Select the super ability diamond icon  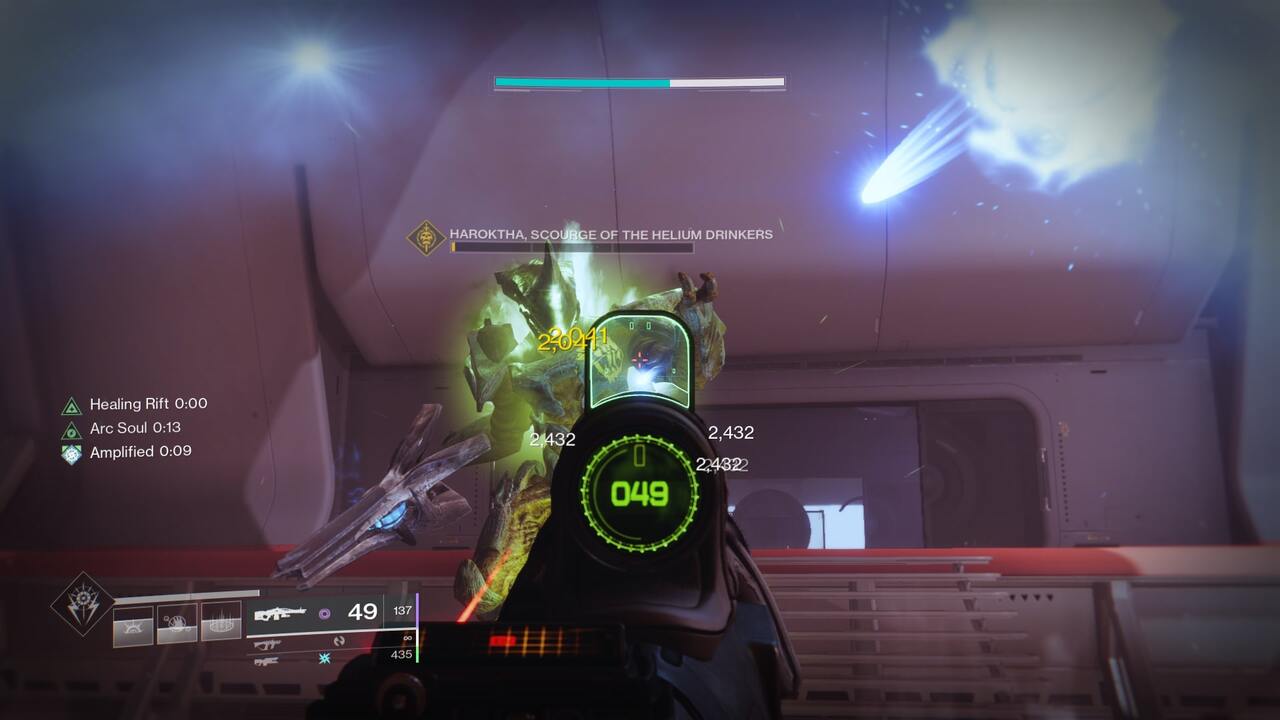pyautogui.click(x=83, y=603)
